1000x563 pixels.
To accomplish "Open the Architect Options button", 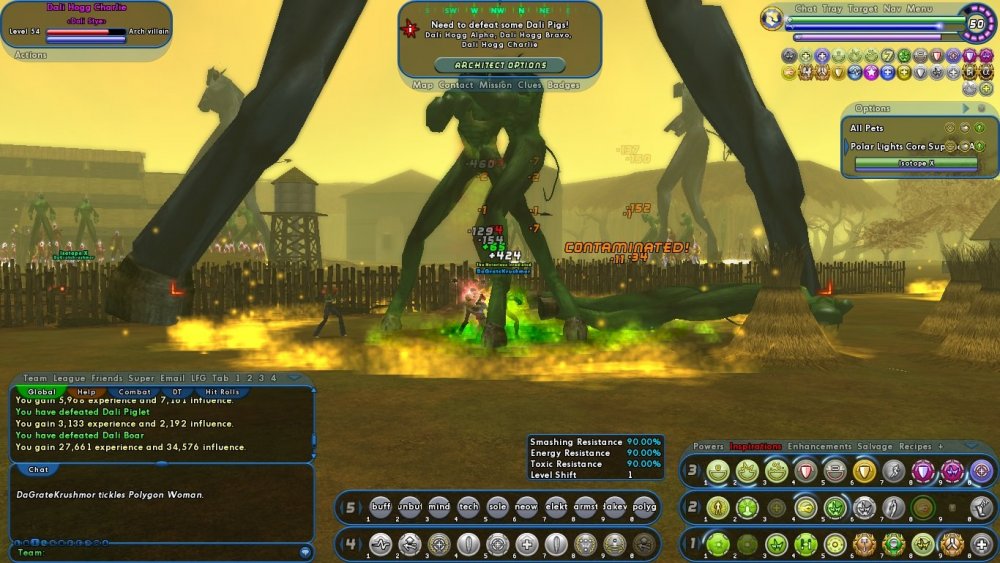I will [500, 65].
